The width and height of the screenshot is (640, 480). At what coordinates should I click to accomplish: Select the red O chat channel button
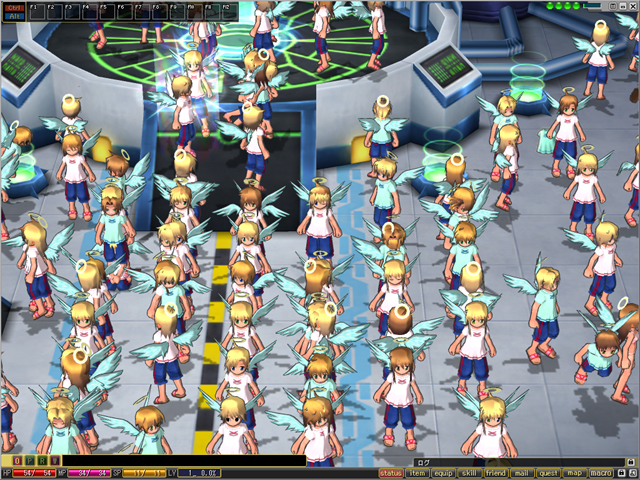[x=19, y=461]
